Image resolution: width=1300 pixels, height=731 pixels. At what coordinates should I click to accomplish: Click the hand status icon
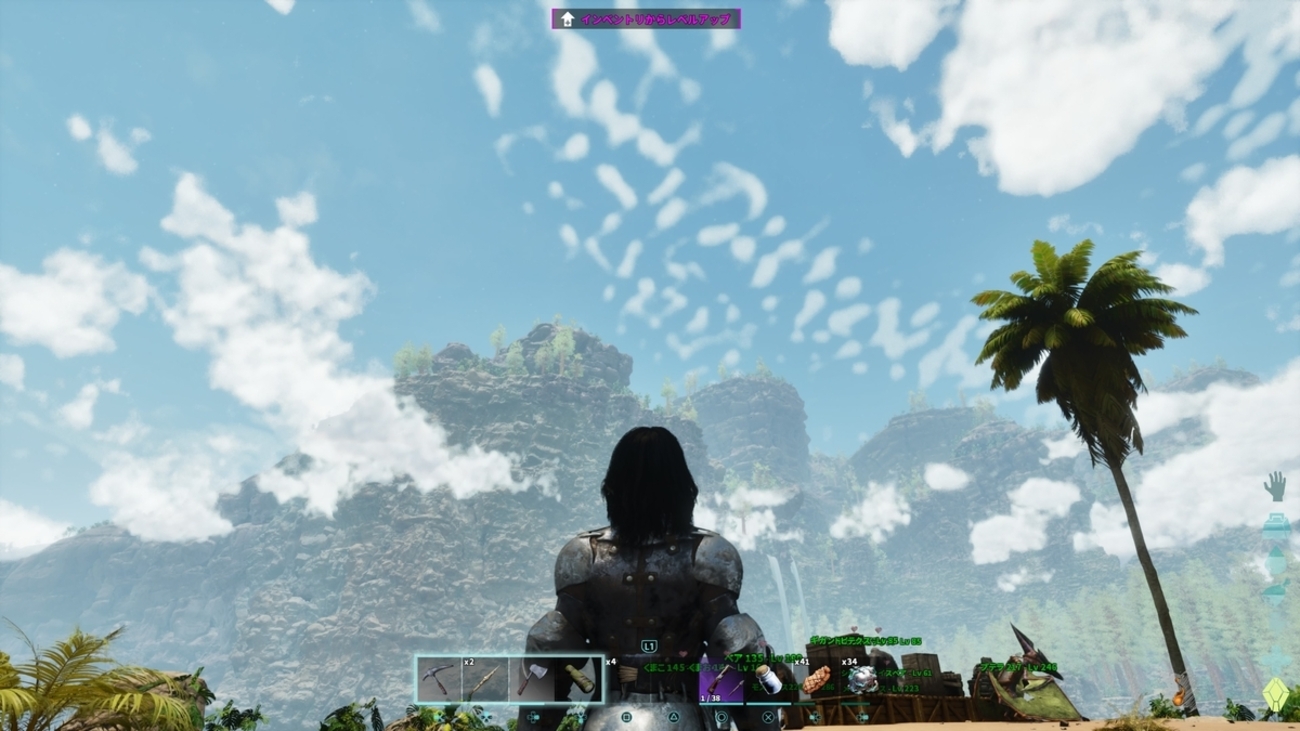tap(1274, 486)
